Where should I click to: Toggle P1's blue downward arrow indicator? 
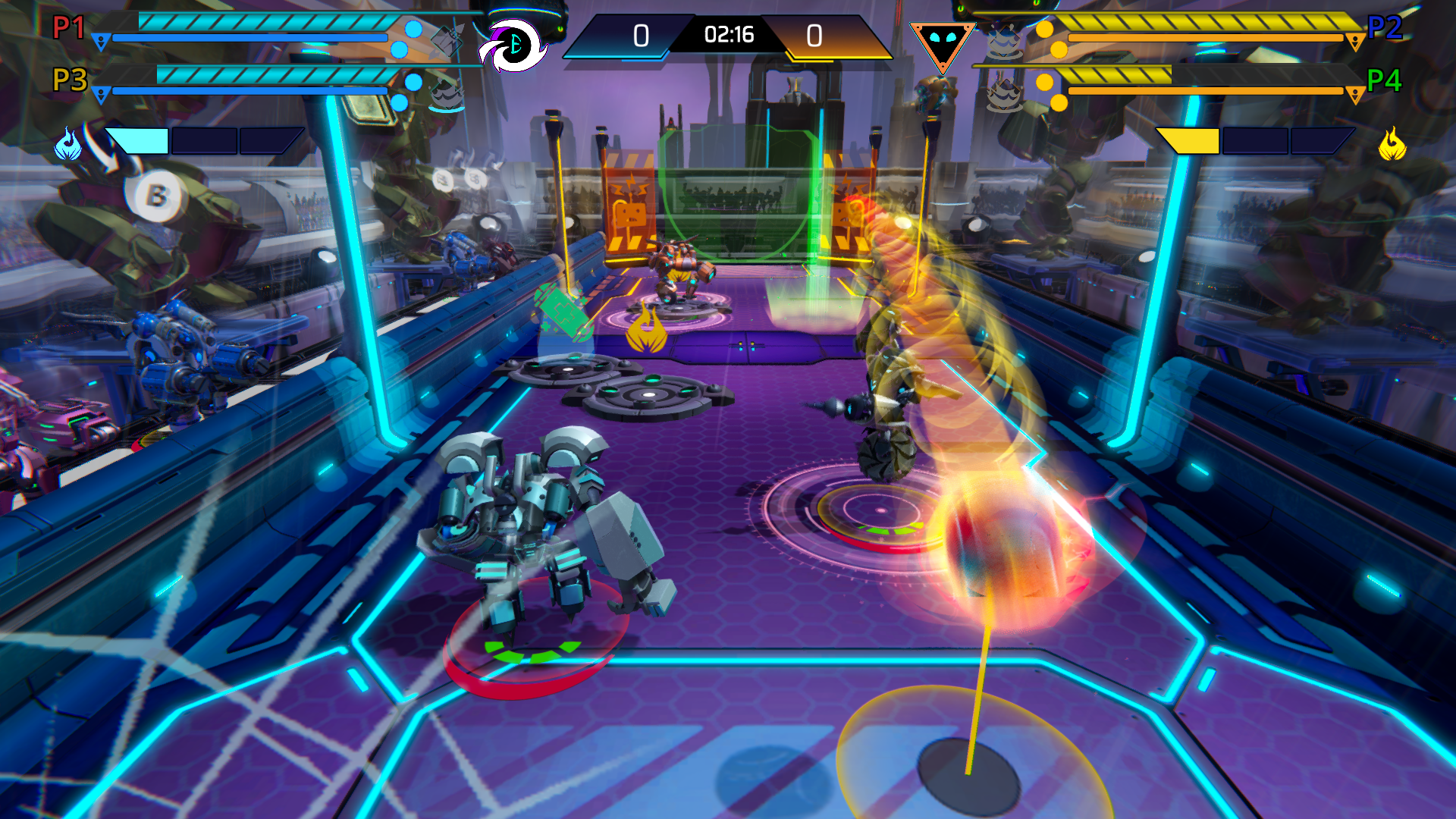102,42
